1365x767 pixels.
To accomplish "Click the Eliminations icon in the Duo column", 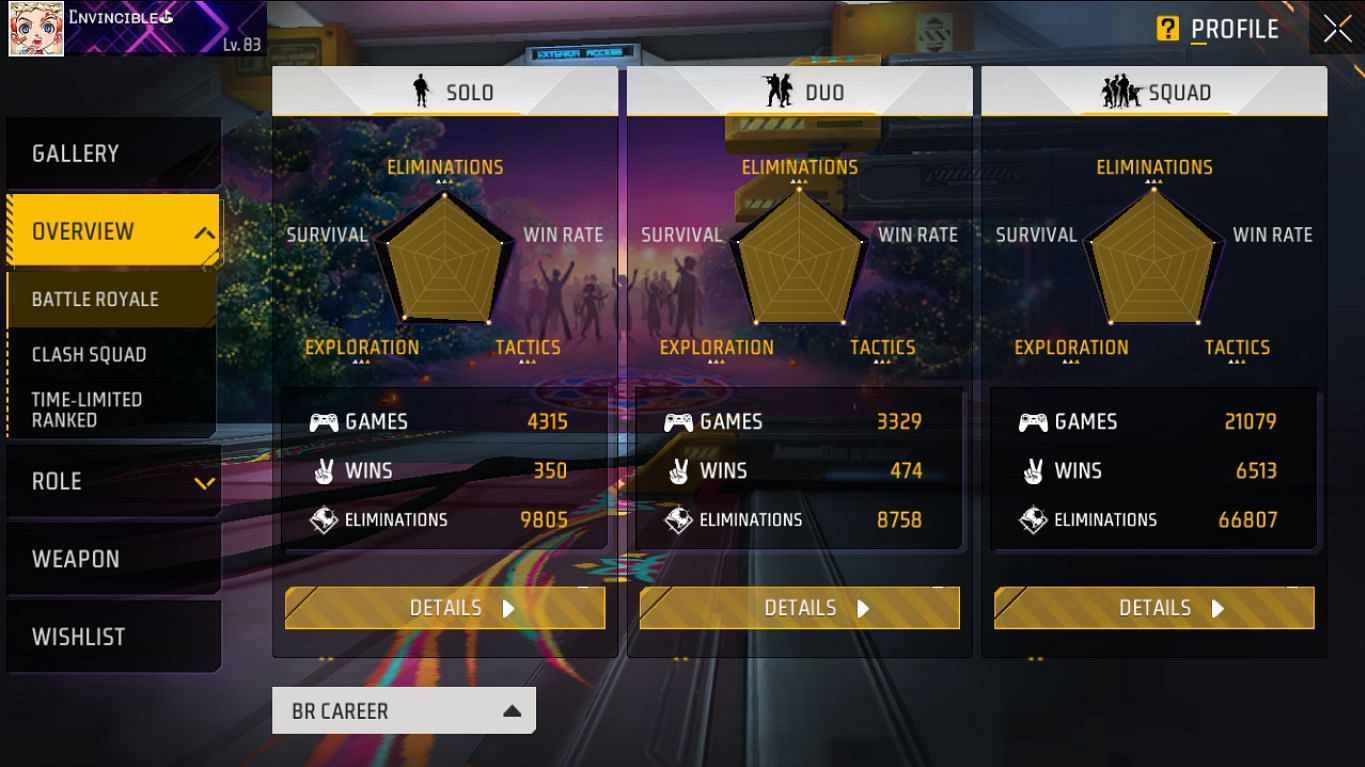I will [x=679, y=519].
